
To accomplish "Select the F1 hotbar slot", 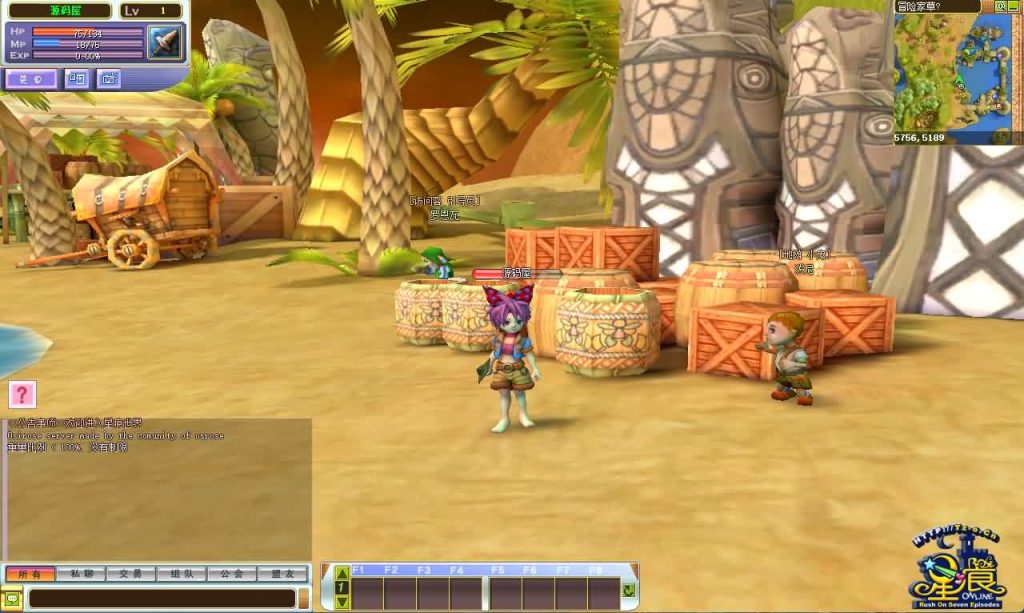I will tap(367, 592).
